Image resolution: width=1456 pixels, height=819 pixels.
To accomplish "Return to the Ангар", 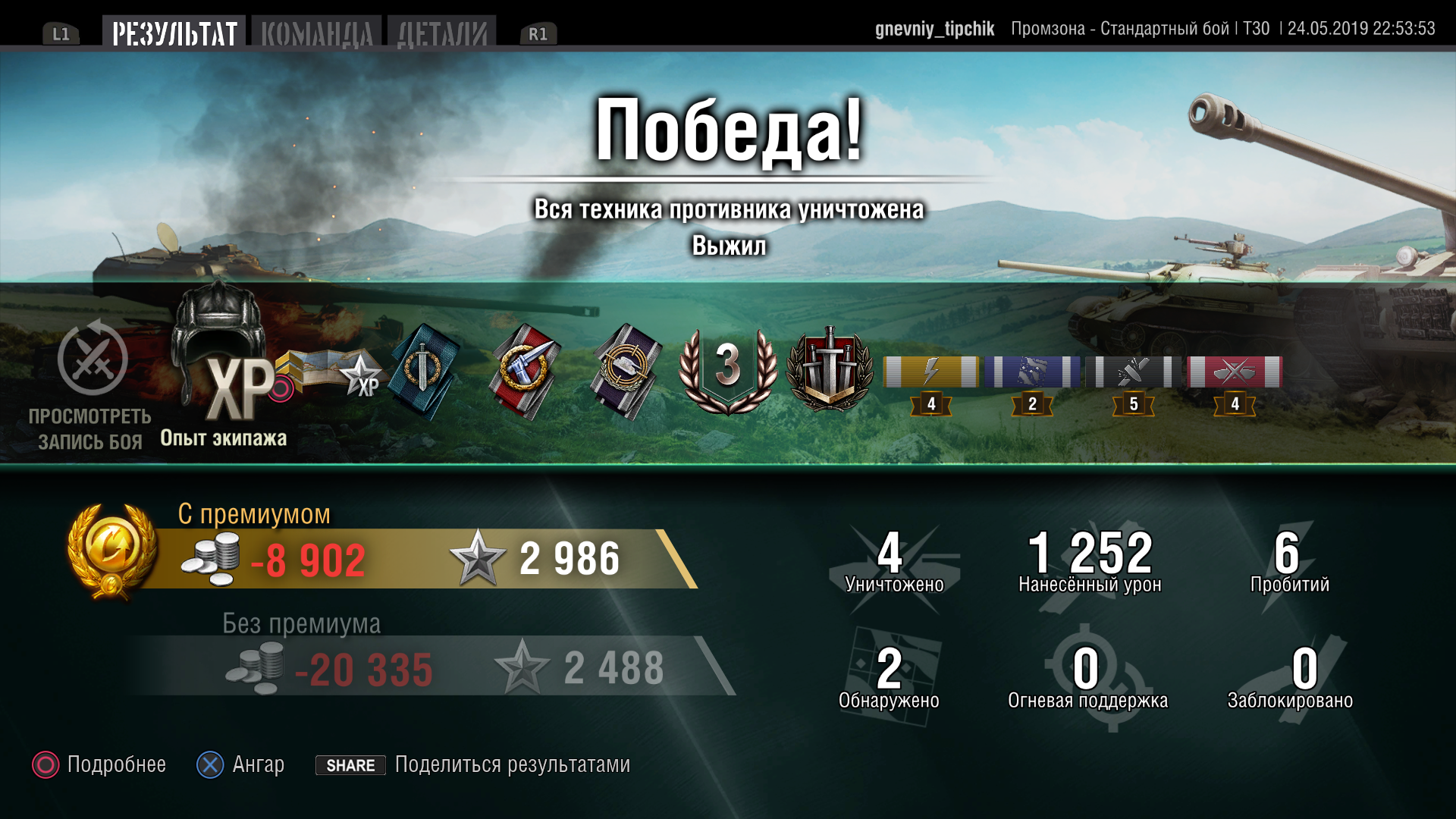I will (240, 764).
